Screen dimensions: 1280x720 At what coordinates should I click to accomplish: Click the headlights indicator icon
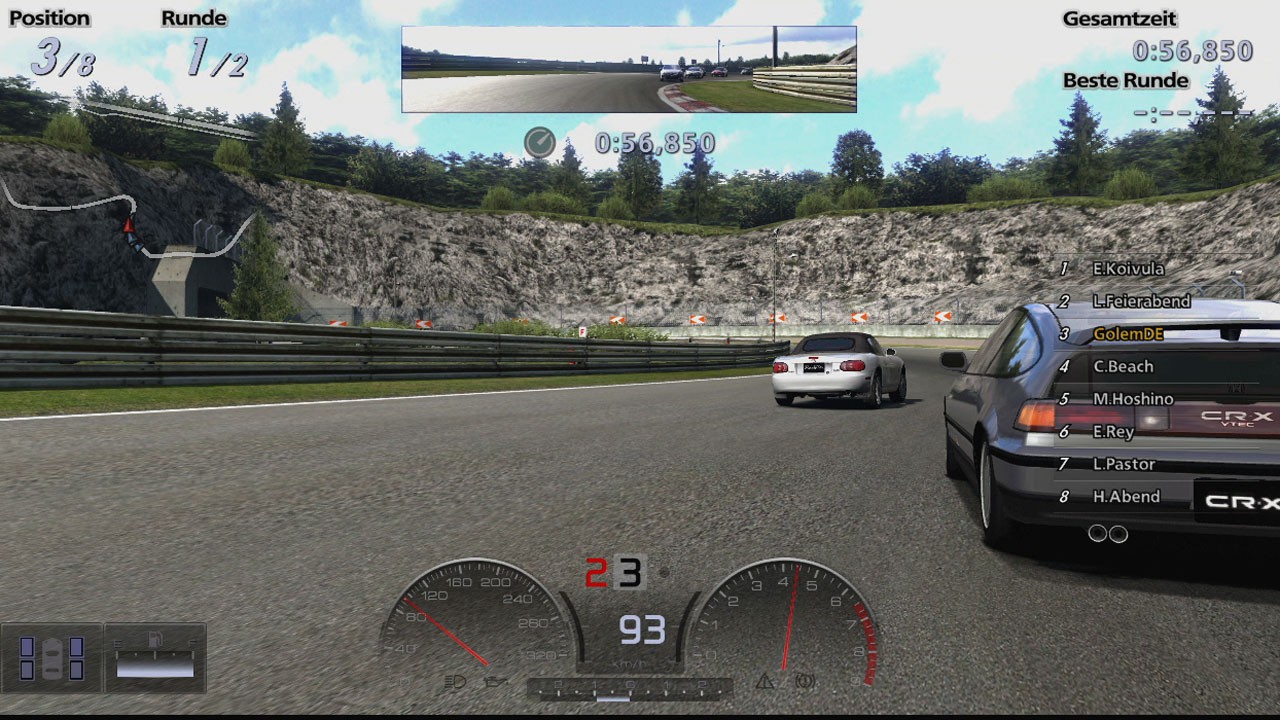[455, 683]
